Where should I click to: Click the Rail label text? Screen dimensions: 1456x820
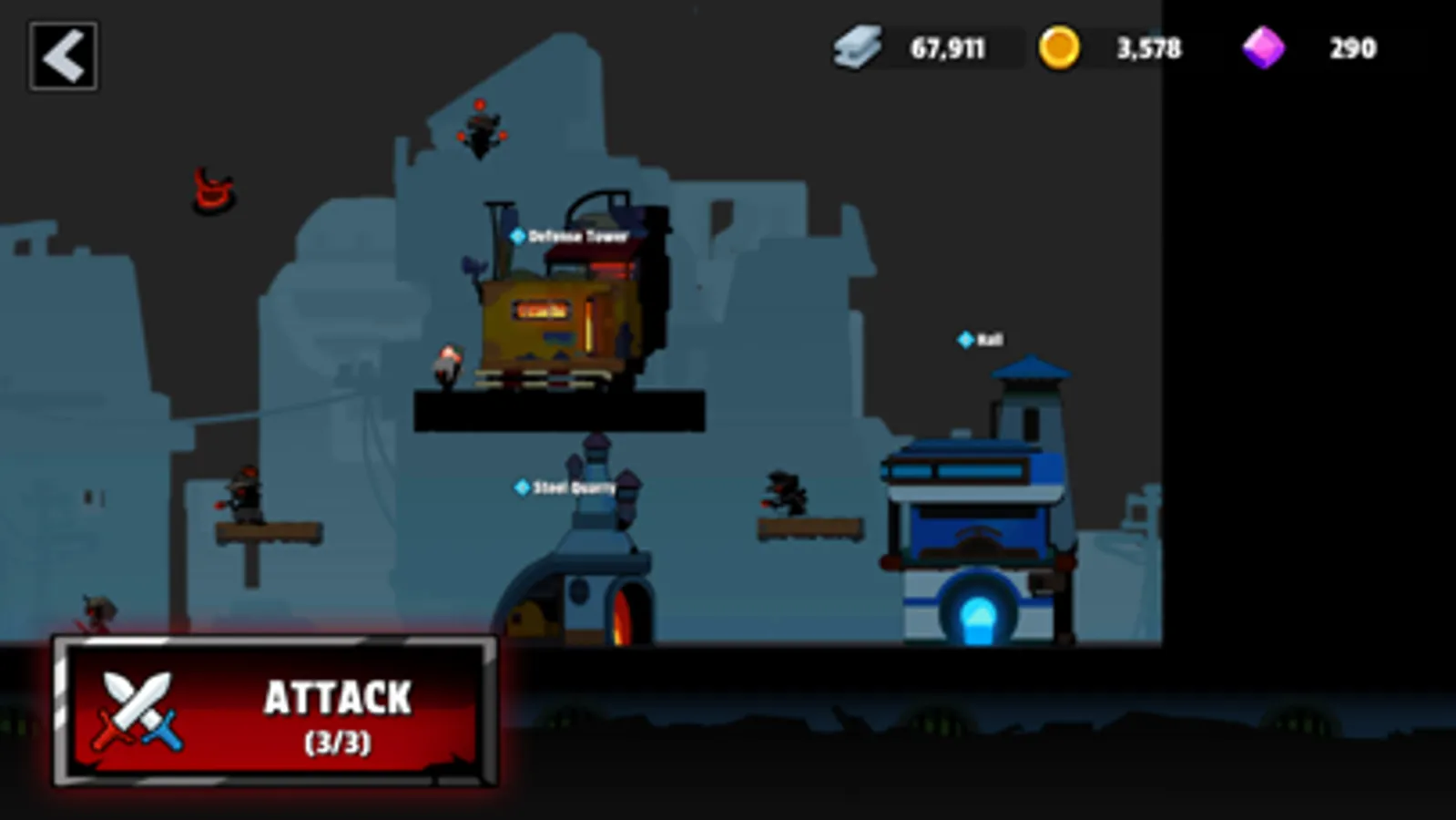pos(991,339)
